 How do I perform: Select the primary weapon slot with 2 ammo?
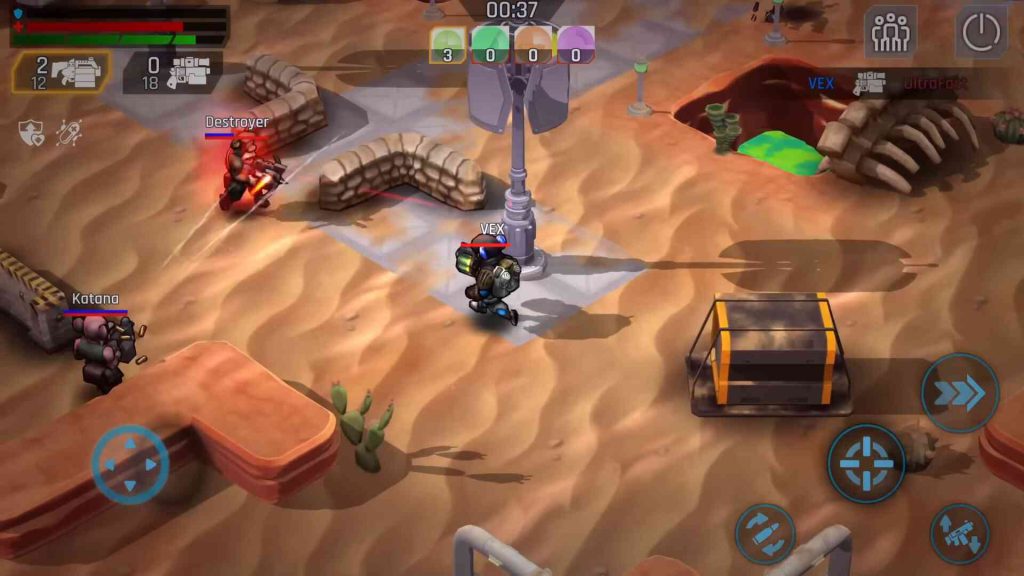point(62,72)
